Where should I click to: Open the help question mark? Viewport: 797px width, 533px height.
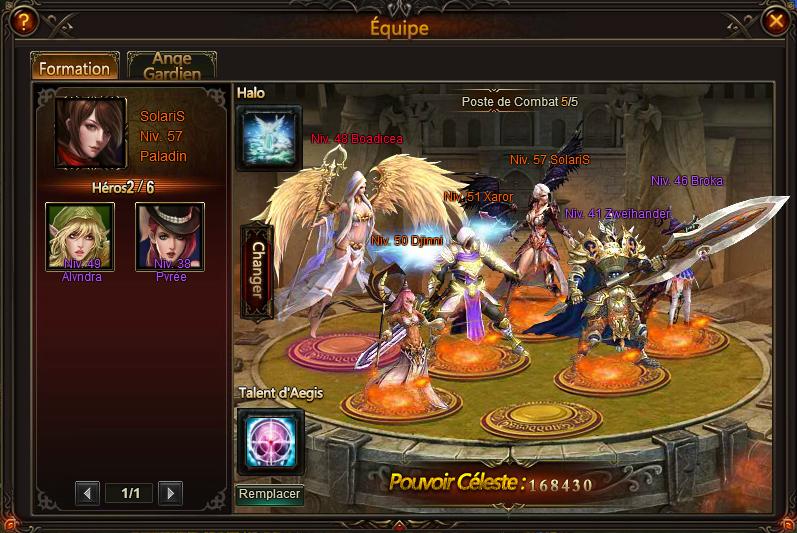pyautogui.click(x=22, y=20)
